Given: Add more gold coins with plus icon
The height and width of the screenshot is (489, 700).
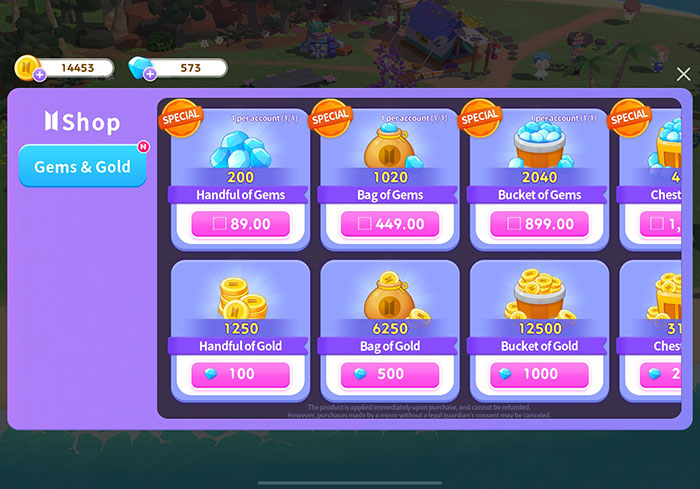Looking at the screenshot, I should pyautogui.click(x=39, y=75).
